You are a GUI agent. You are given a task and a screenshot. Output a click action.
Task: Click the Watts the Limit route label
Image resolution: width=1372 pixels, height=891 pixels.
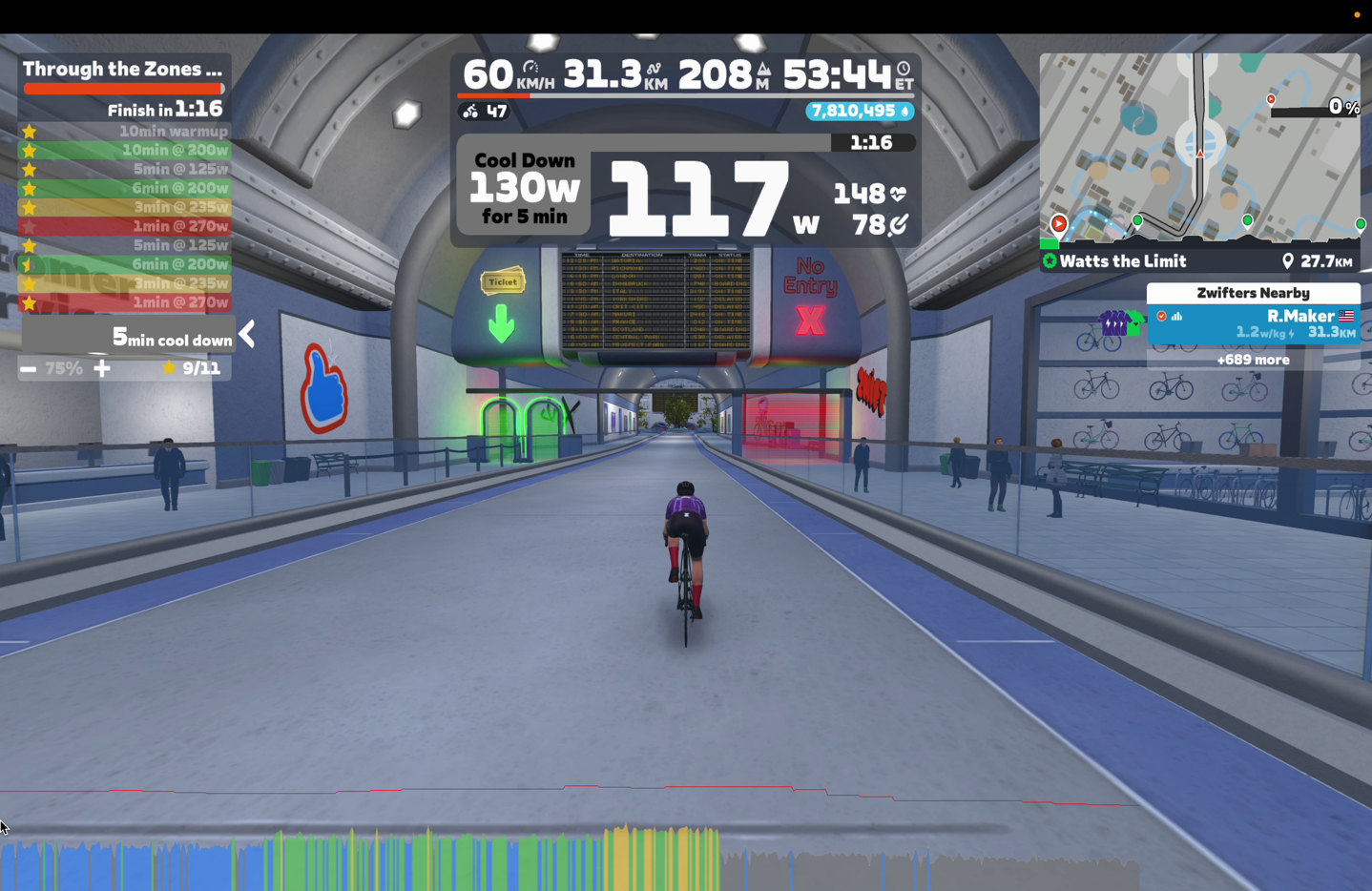click(1122, 261)
